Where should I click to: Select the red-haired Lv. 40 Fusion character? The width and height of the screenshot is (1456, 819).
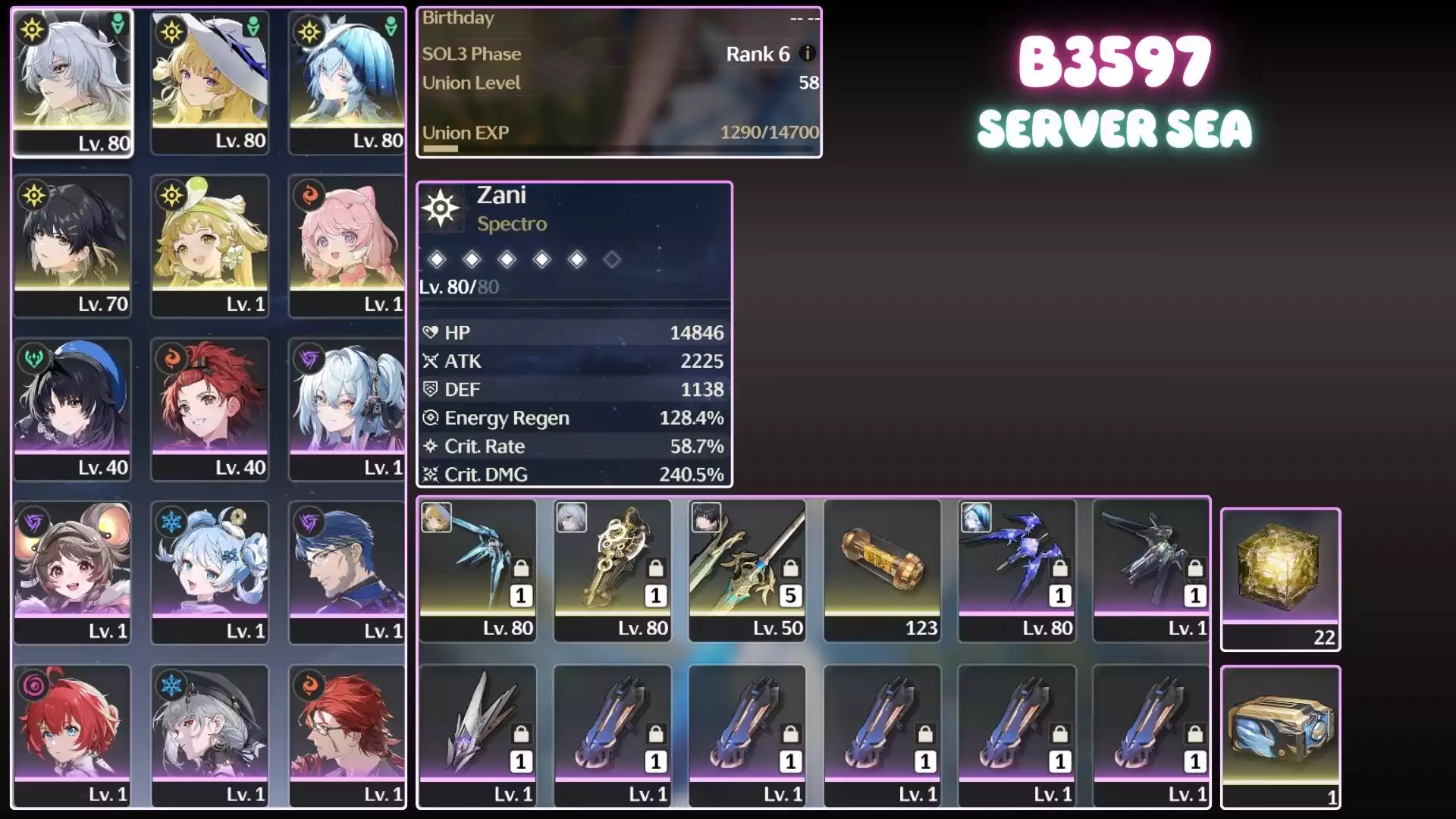pos(210,408)
